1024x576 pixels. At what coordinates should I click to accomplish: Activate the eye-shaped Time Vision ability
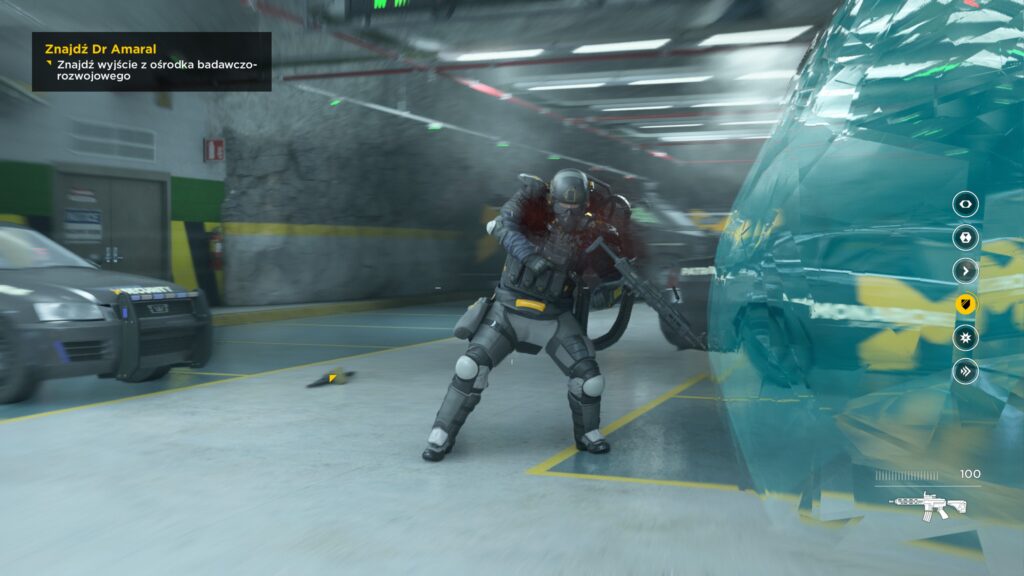click(x=965, y=204)
